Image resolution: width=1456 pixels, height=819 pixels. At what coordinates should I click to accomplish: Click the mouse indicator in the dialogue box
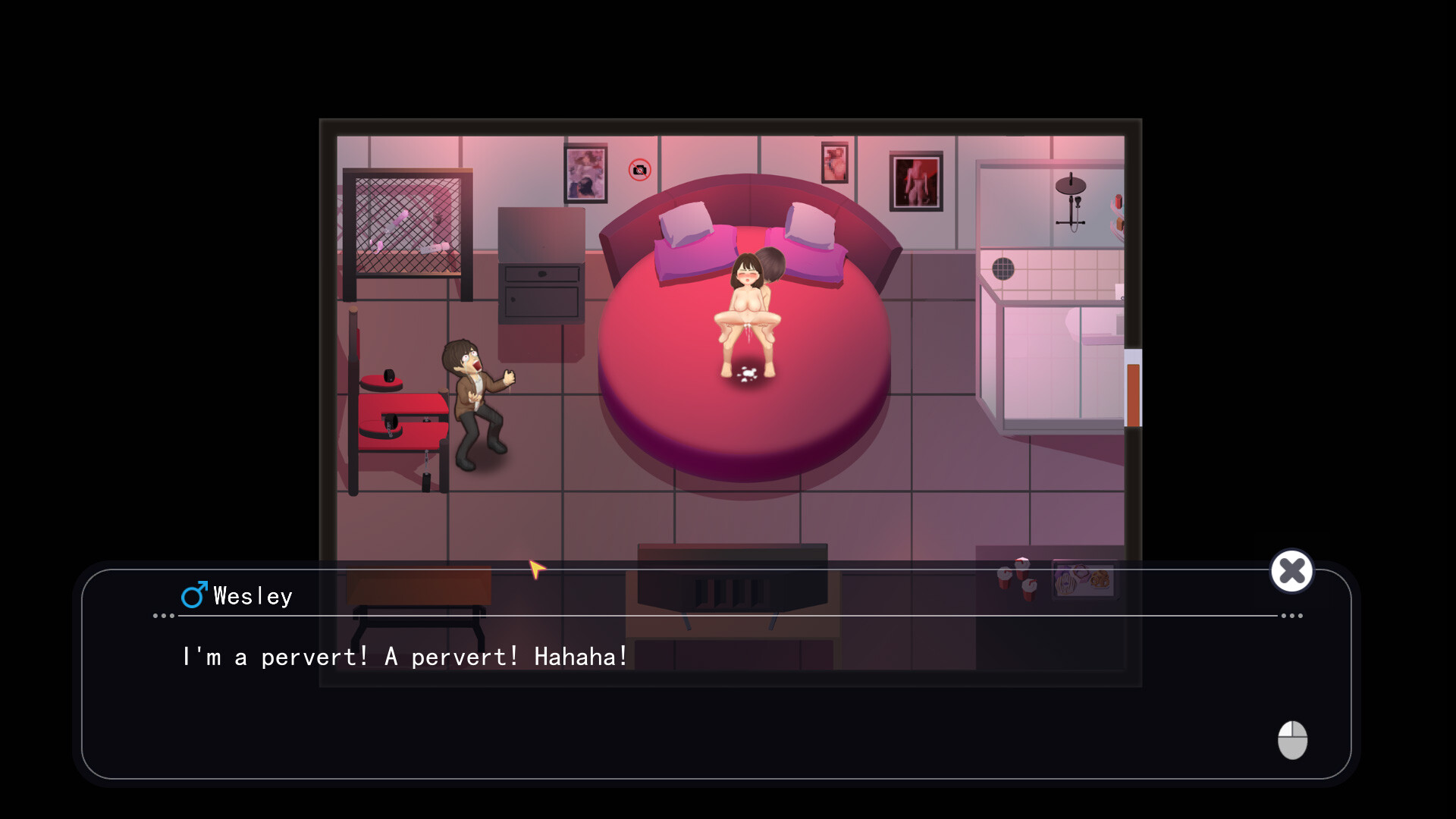1292,741
